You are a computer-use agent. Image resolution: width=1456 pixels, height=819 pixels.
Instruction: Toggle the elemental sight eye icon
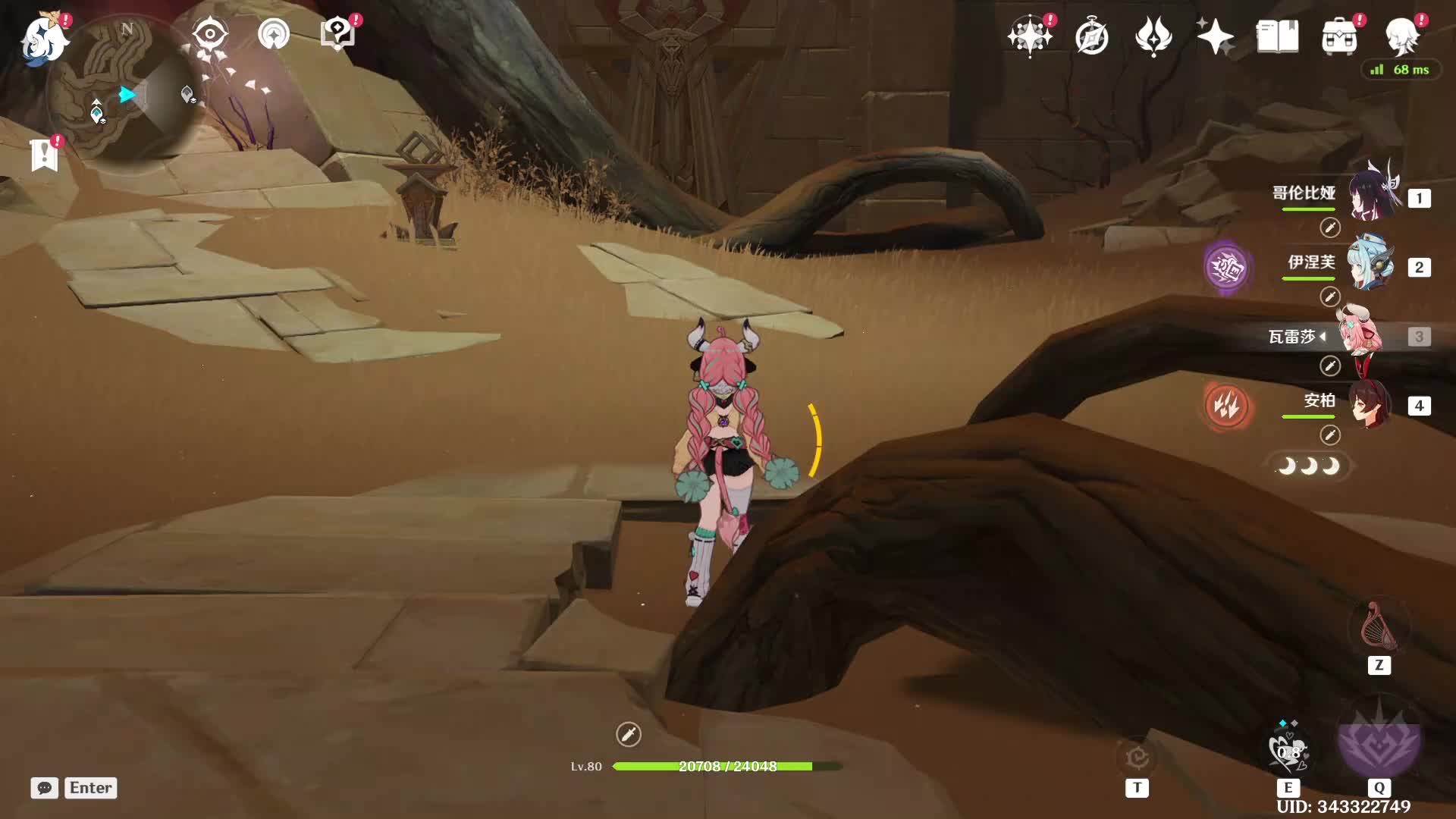[x=209, y=34]
